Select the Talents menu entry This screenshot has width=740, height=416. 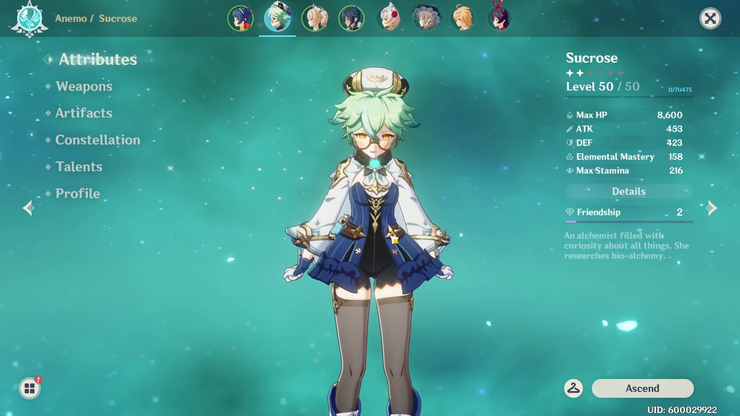coord(79,167)
